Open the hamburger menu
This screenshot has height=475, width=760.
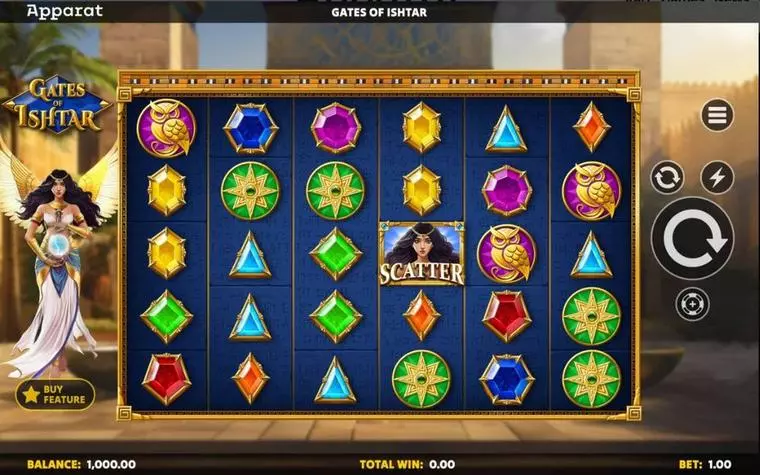[x=717, y=115]
